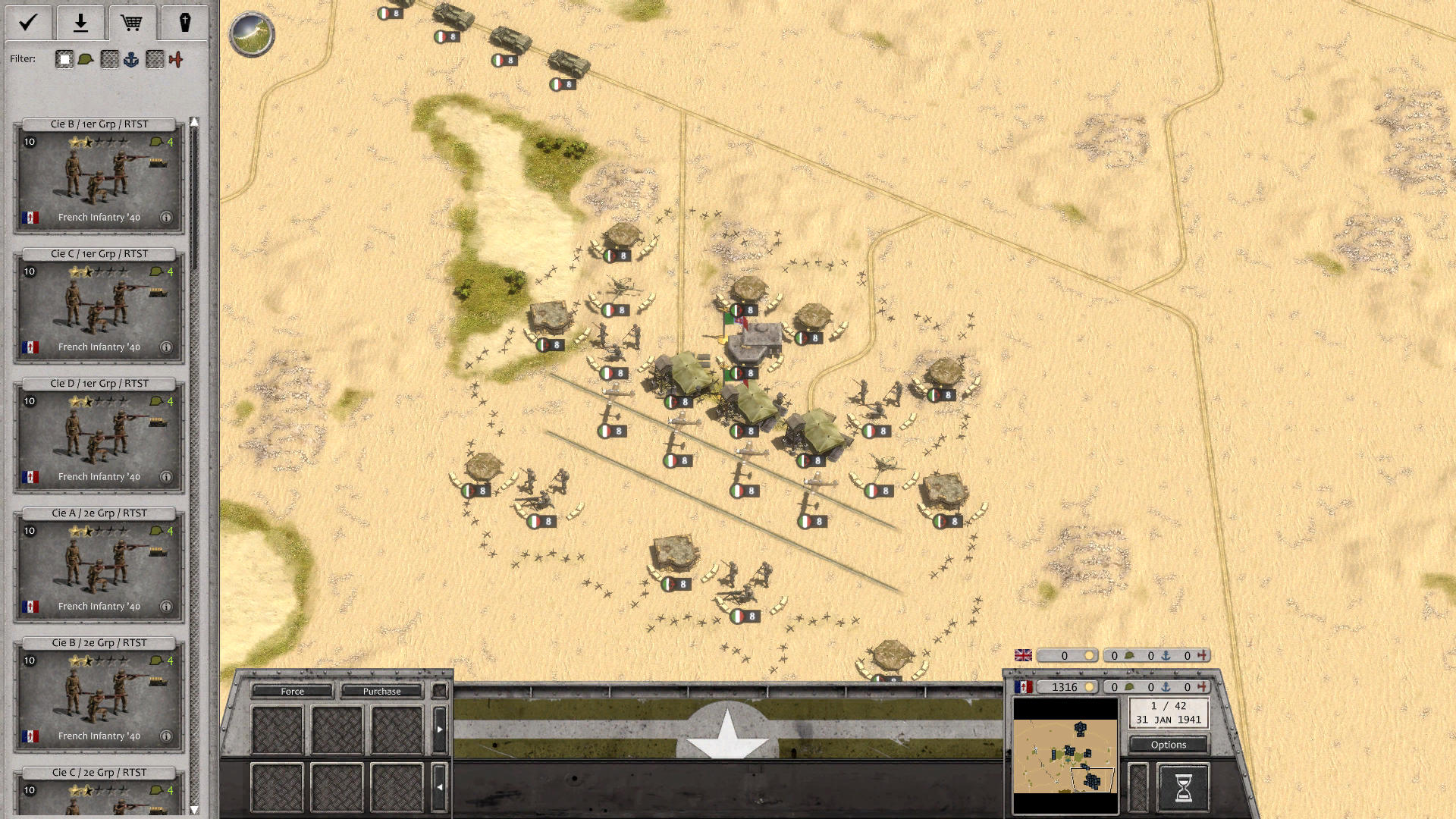Open the shopping cart purchase tab
1456x819 pixels.
click(x=133, y=23)
